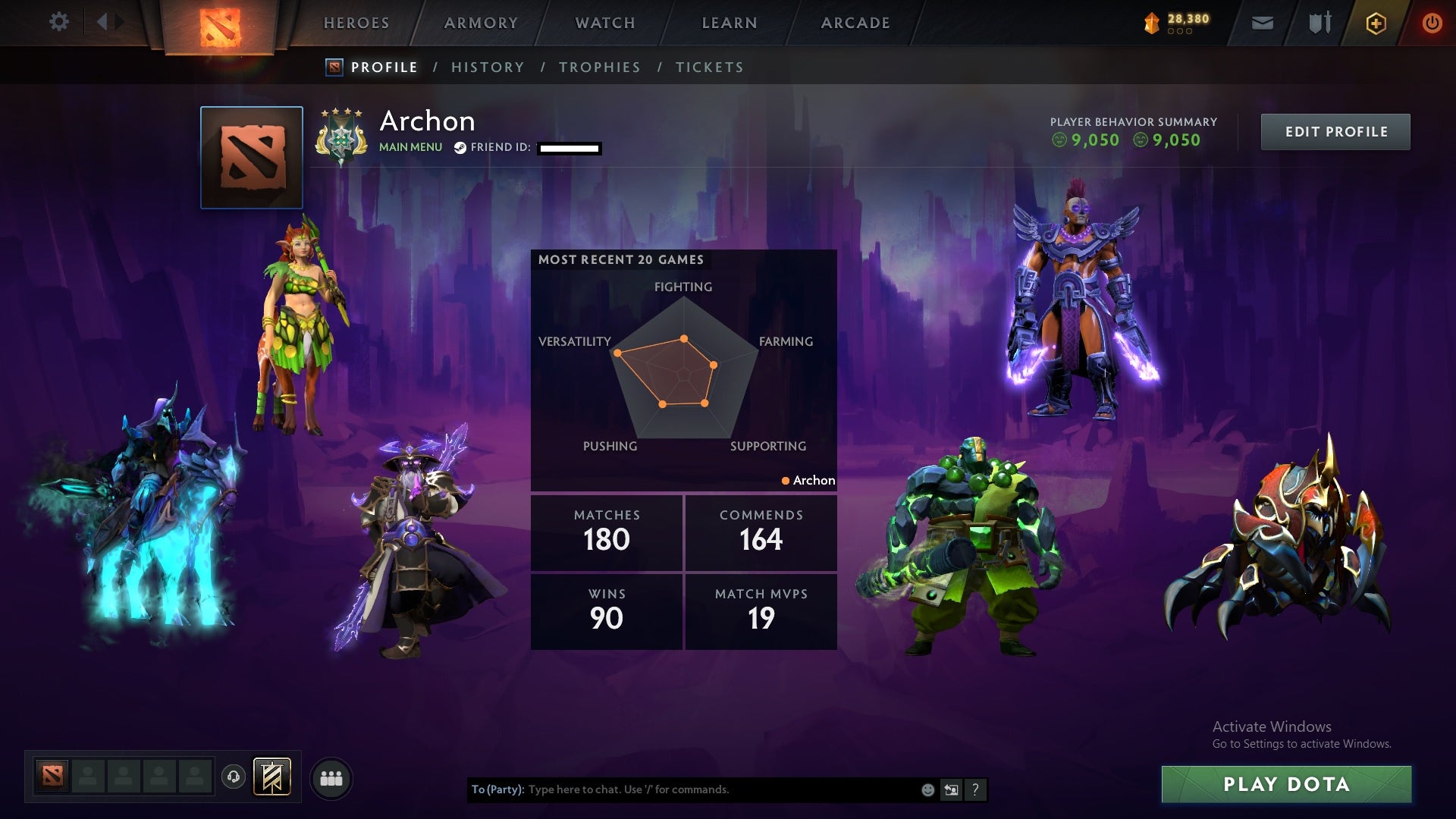Viewport: 1456px width, 819px height.
Task: Switch to the HISTORY tab
Action: pos(488,67)
